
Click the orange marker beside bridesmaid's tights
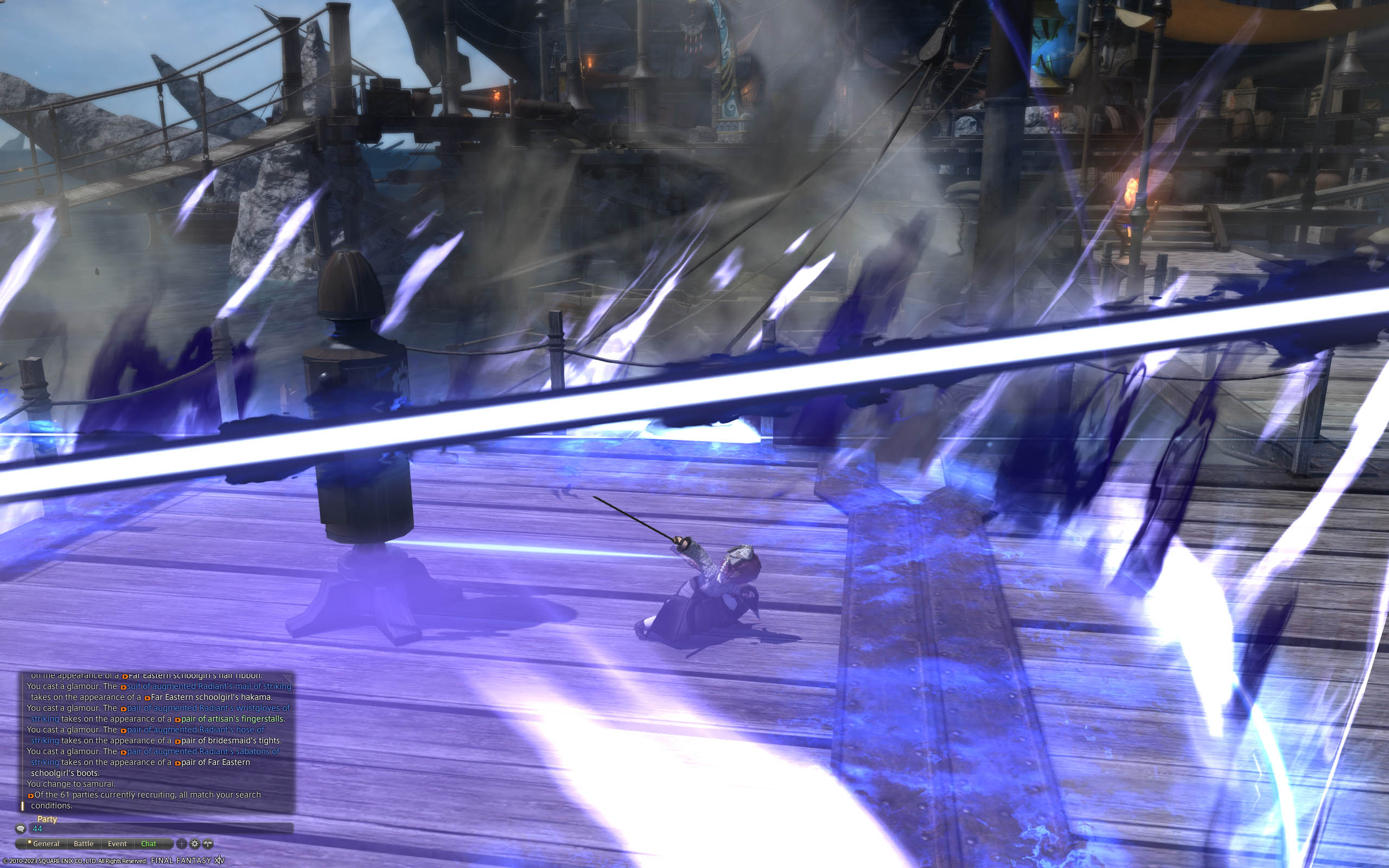(178, 740)
